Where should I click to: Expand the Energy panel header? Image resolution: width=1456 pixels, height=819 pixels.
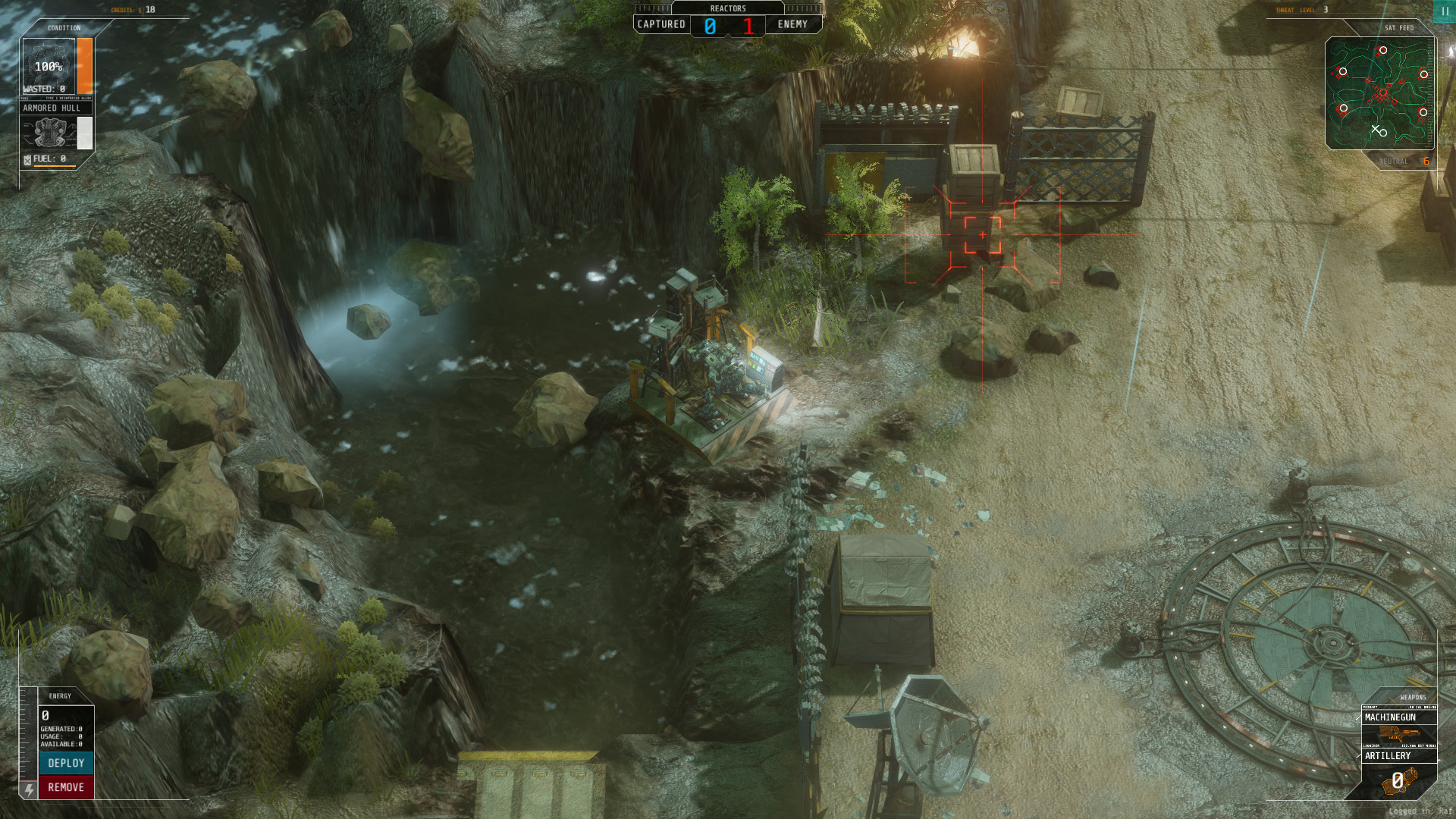pos(59,696)
